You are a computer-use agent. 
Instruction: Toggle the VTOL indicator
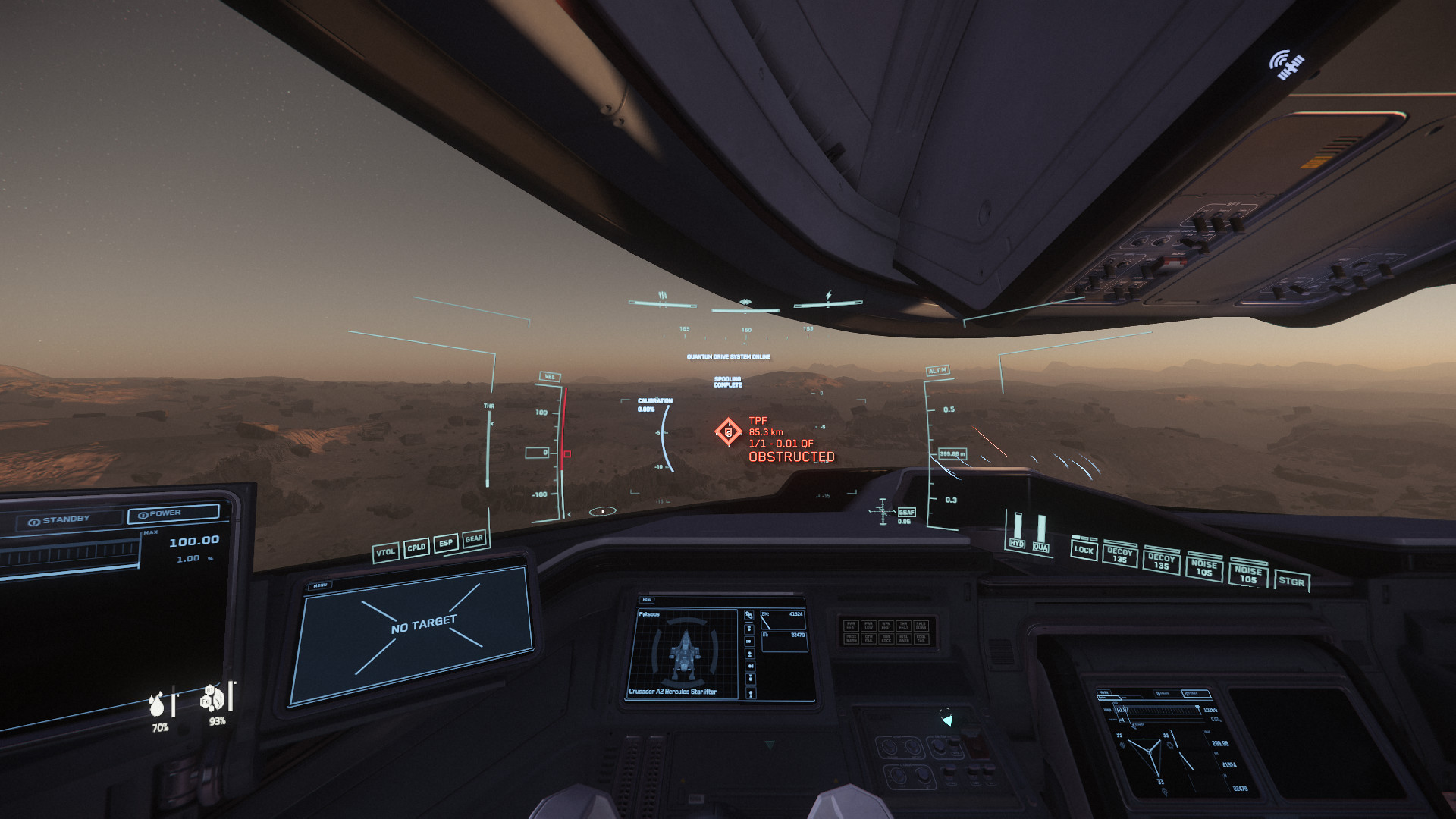(x=385, y=552)
